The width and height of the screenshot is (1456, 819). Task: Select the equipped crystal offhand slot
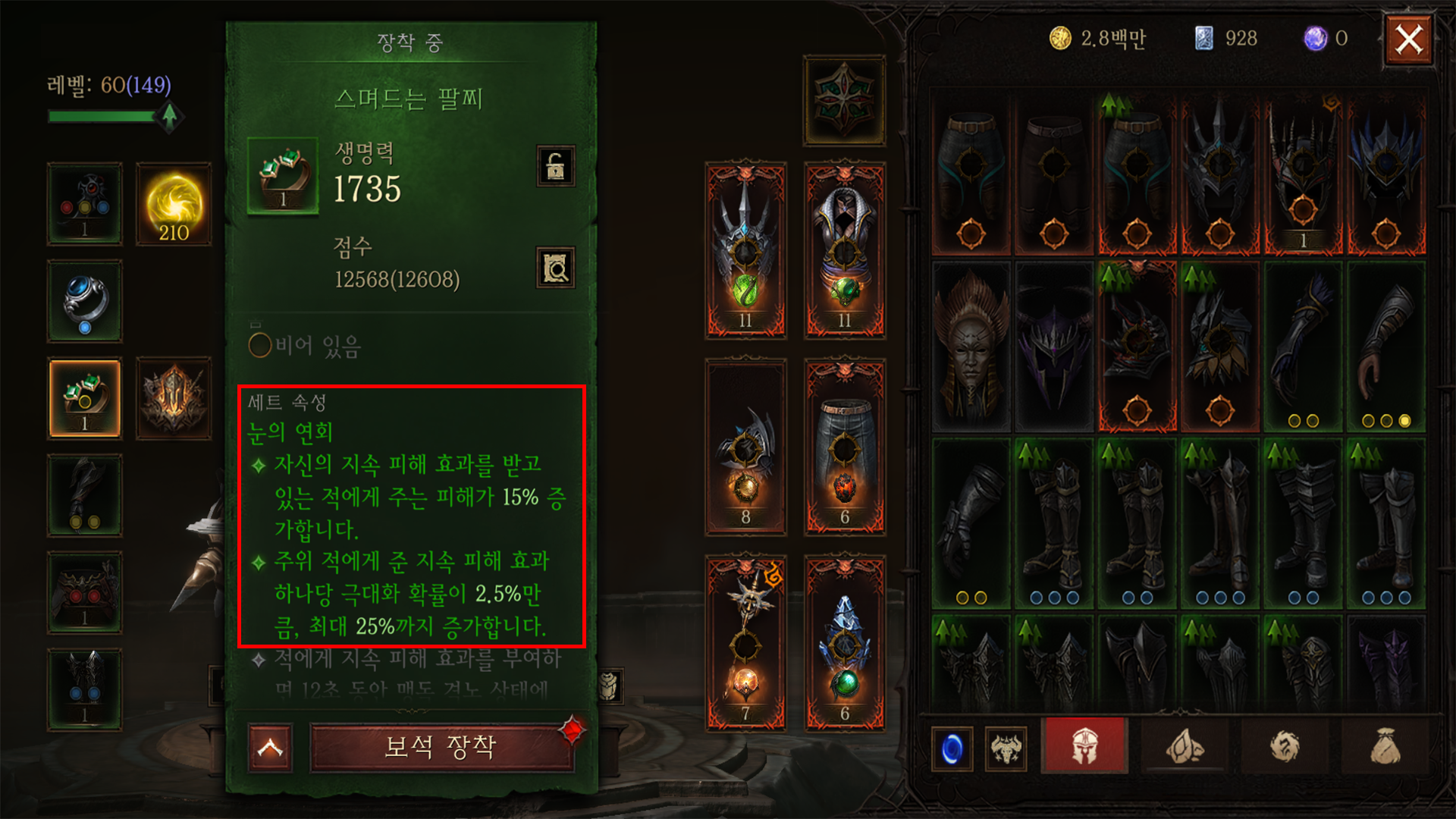pyautogui.click(x=844, y=645)
